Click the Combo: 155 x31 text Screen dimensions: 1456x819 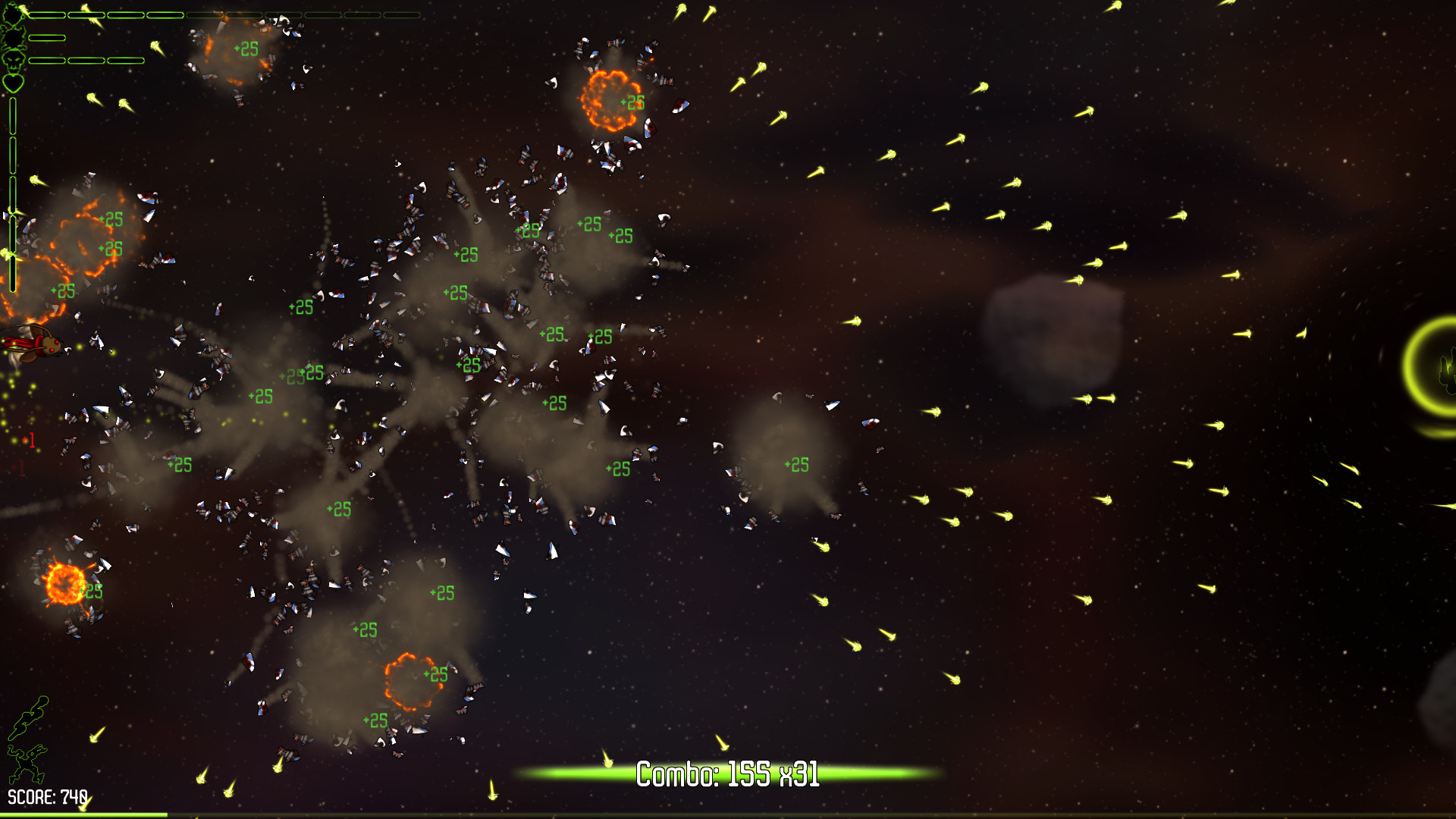pos(727,777)
